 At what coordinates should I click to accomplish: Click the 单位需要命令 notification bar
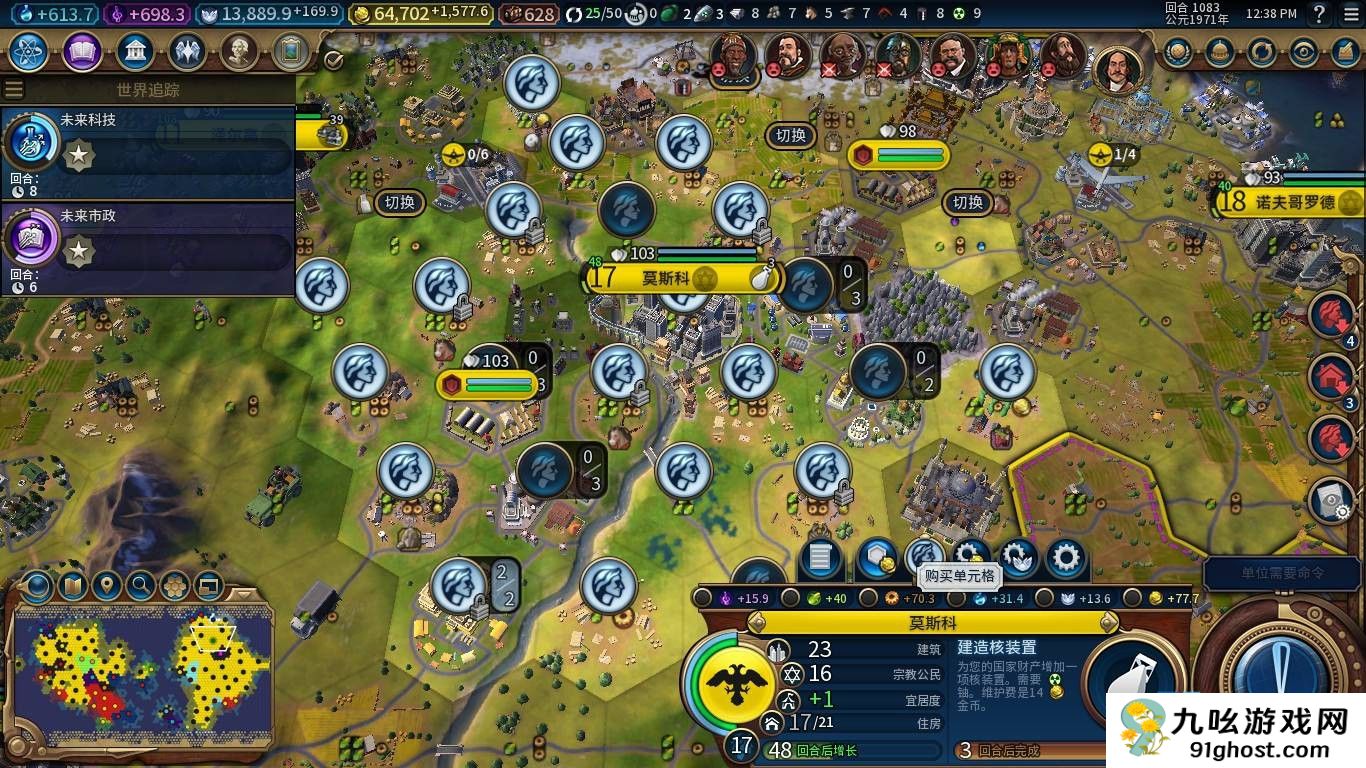(1283, 573)
